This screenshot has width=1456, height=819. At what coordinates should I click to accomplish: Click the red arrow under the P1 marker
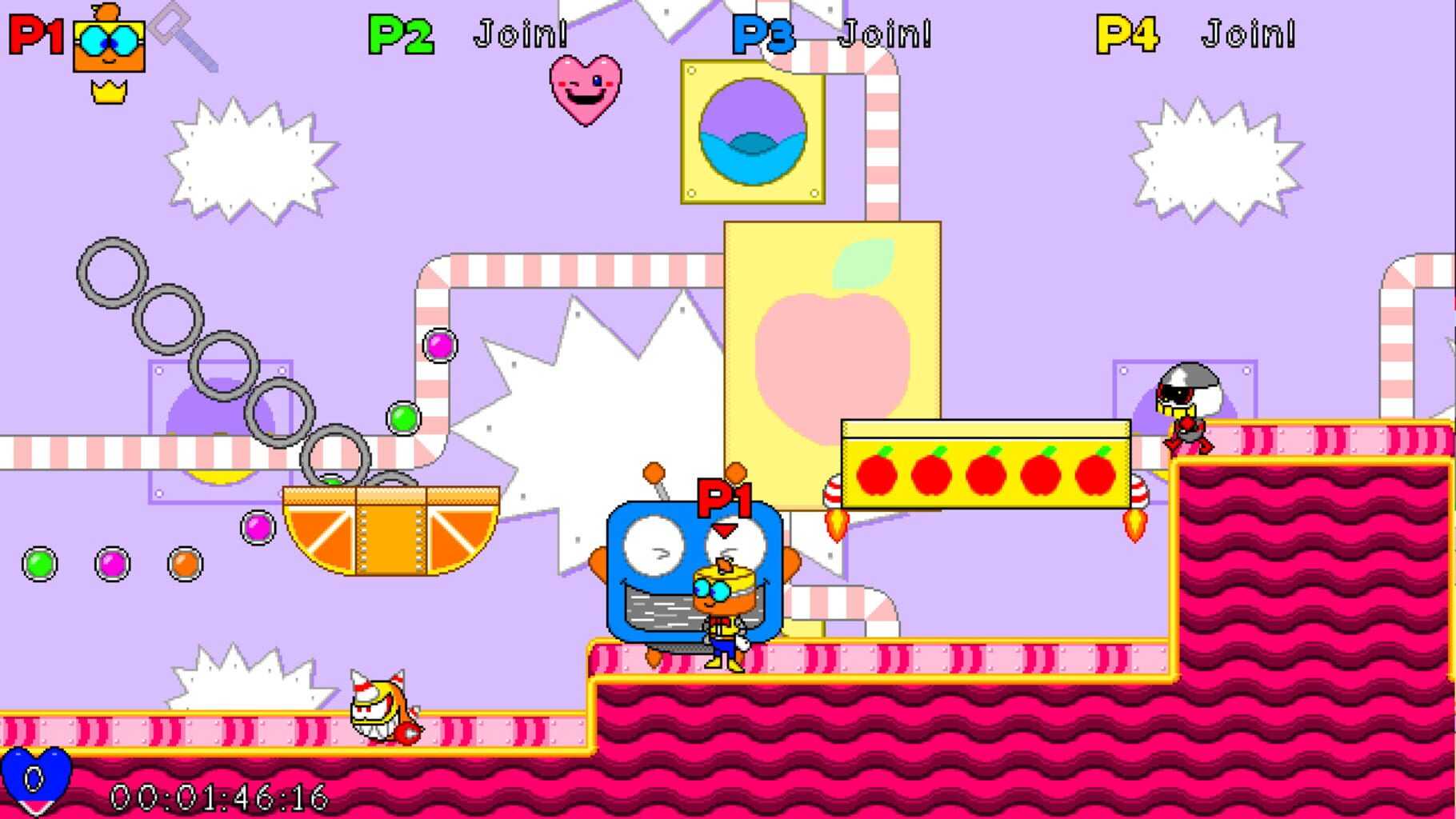[x=724, y=529]
